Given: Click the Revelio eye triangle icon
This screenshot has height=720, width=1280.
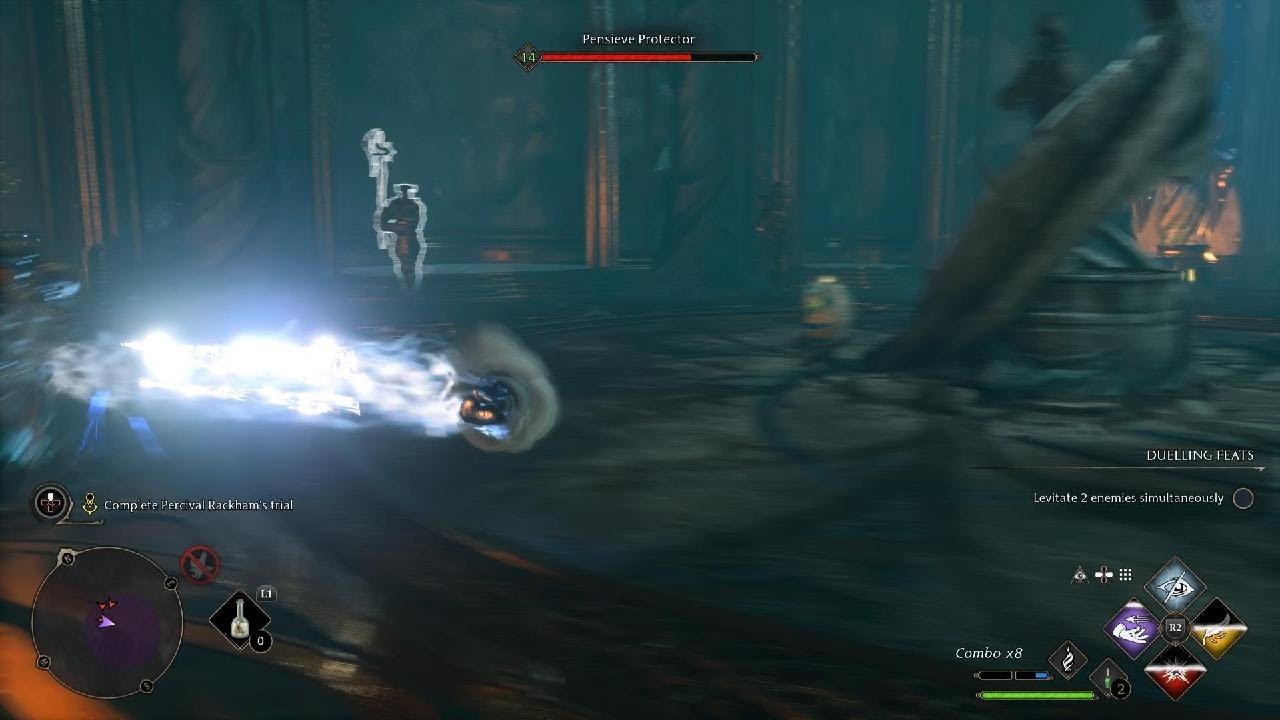Looking at the screenshot, I should pos(1081,574).
